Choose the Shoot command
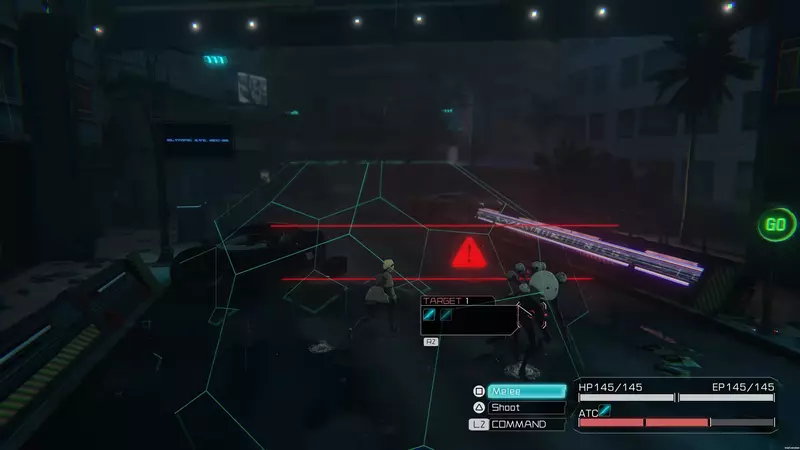 526,408
